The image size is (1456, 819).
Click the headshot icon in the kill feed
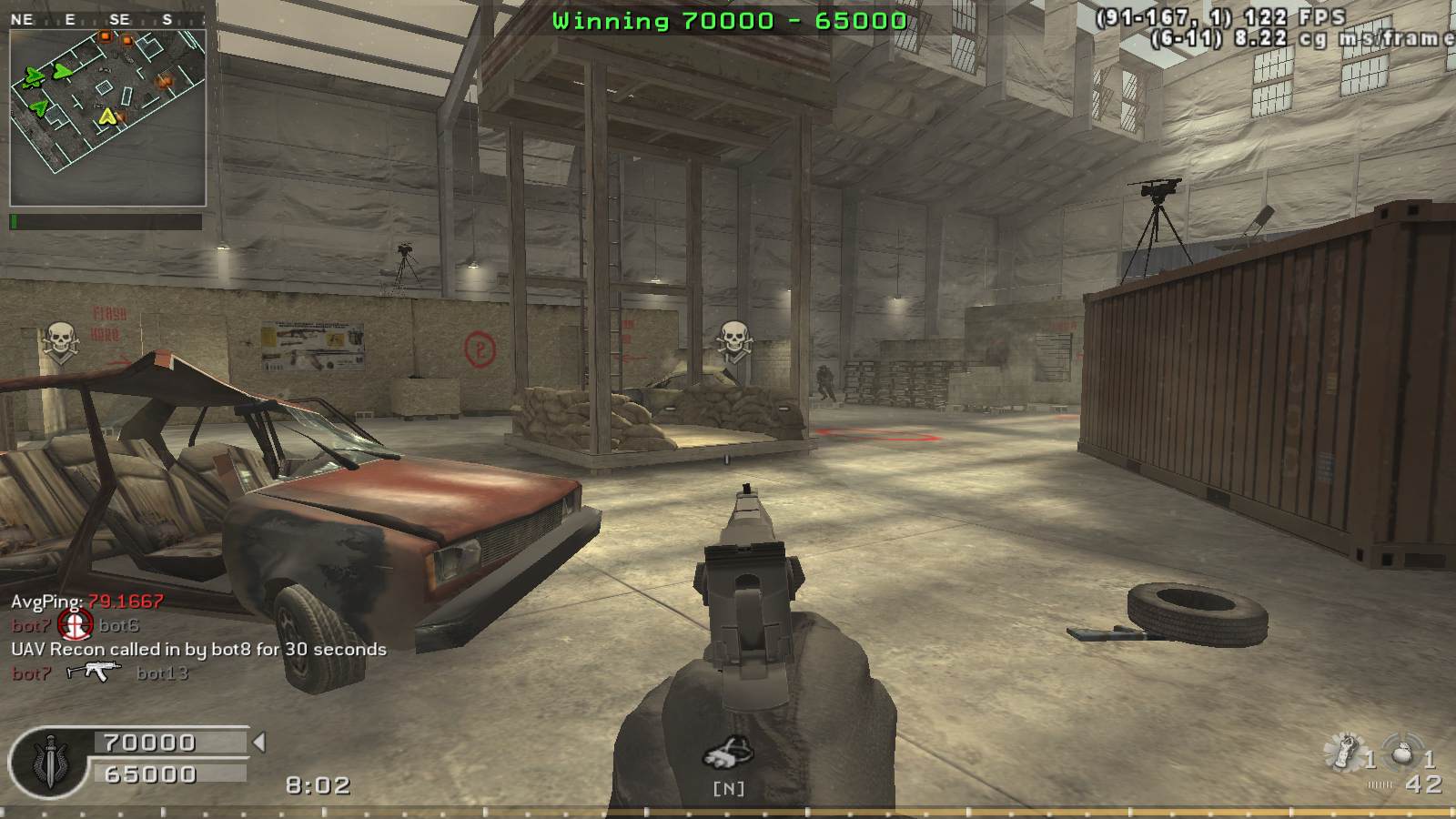pyautogui.click(x=75, y=624)
